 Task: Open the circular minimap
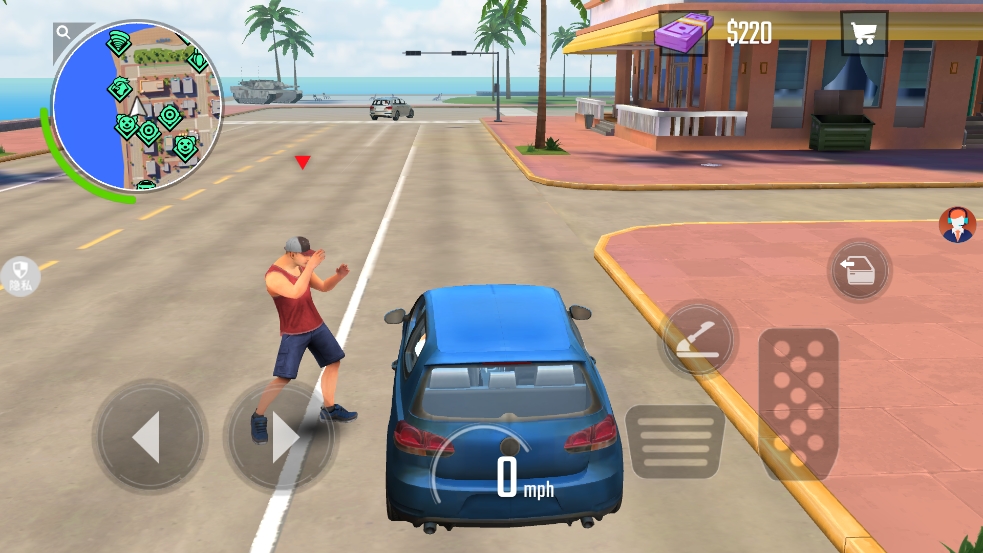pos(137,106)
